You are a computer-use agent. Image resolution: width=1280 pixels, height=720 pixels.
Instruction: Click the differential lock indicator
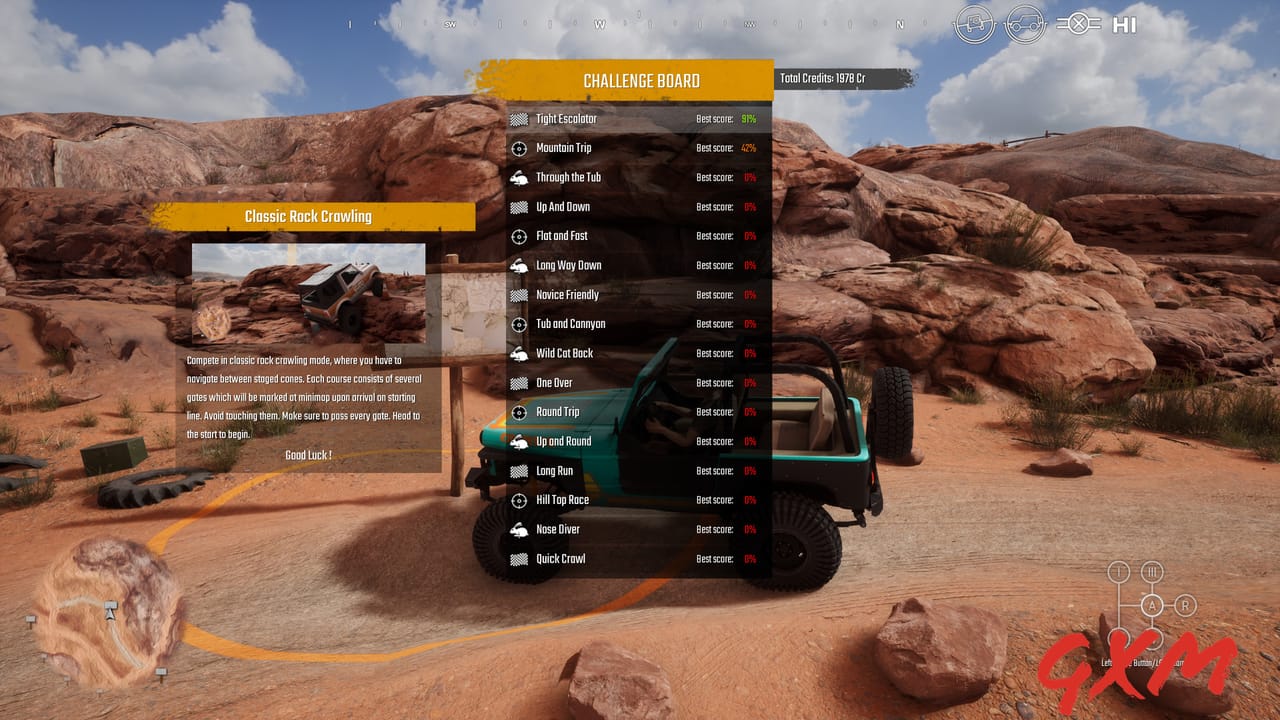click(1078, 23)
